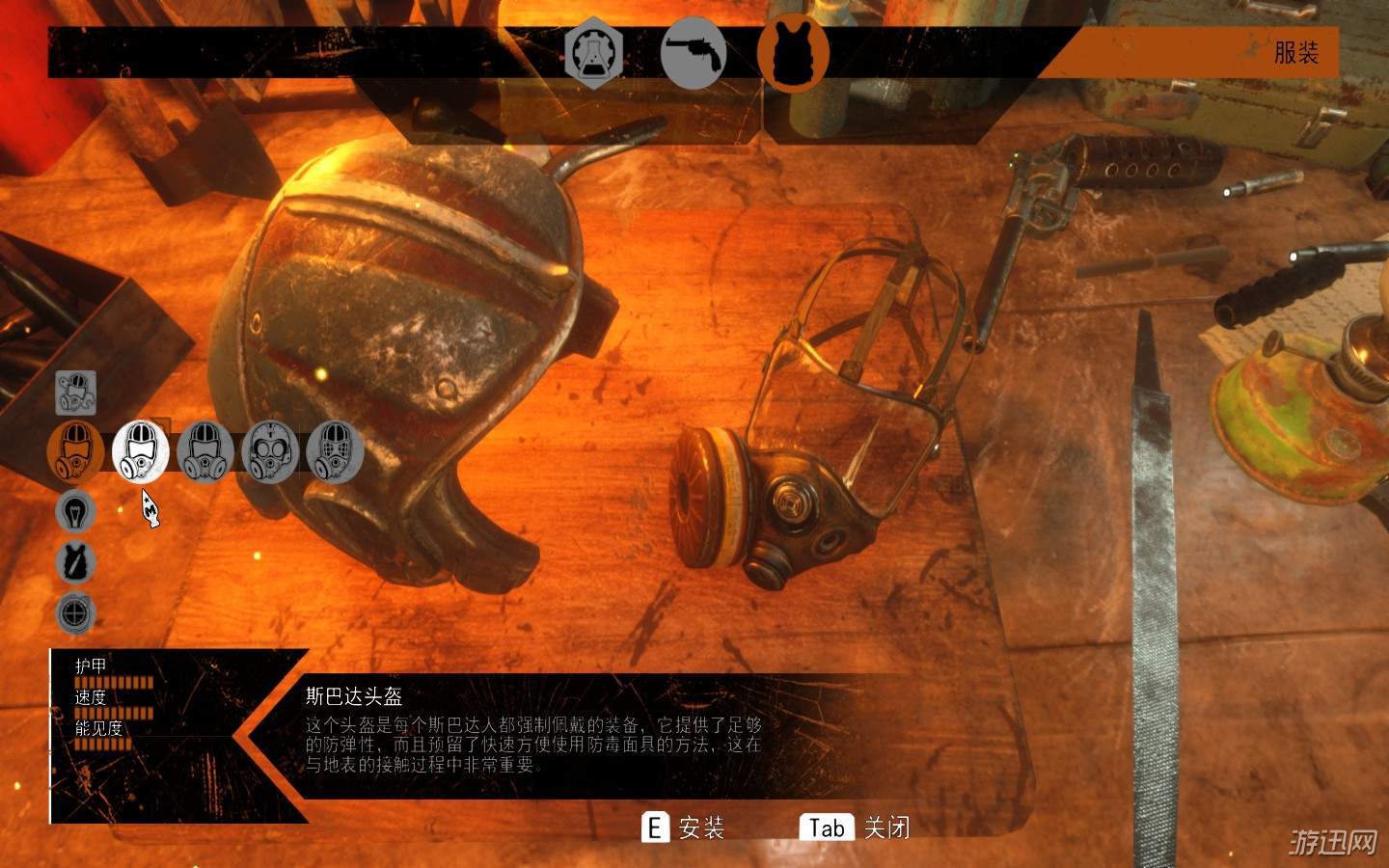Choose the highlighted white Spartan helmet icon

tap(141, 450)
